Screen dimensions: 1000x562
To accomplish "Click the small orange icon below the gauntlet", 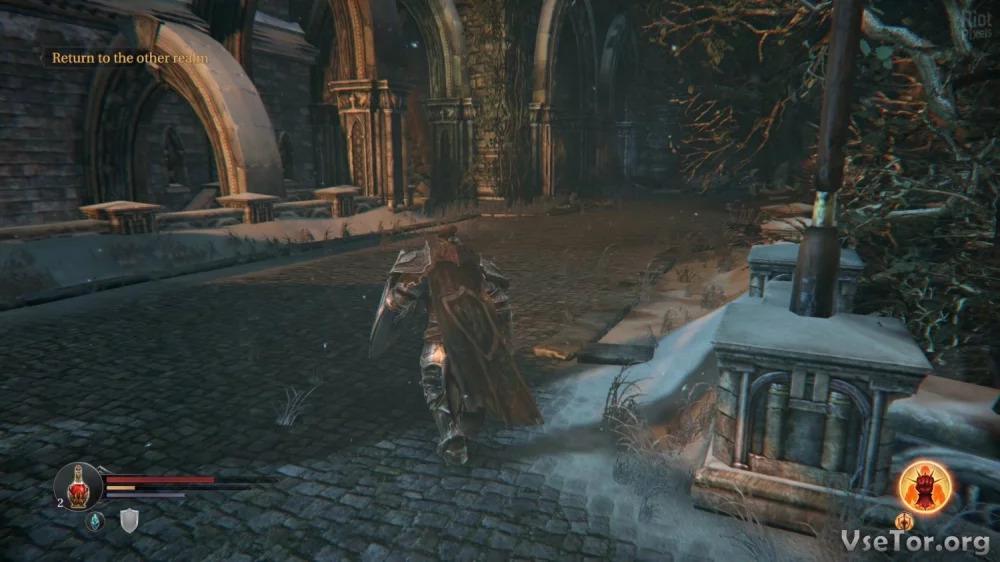I will pyautogui.click(x=904, y=522).
